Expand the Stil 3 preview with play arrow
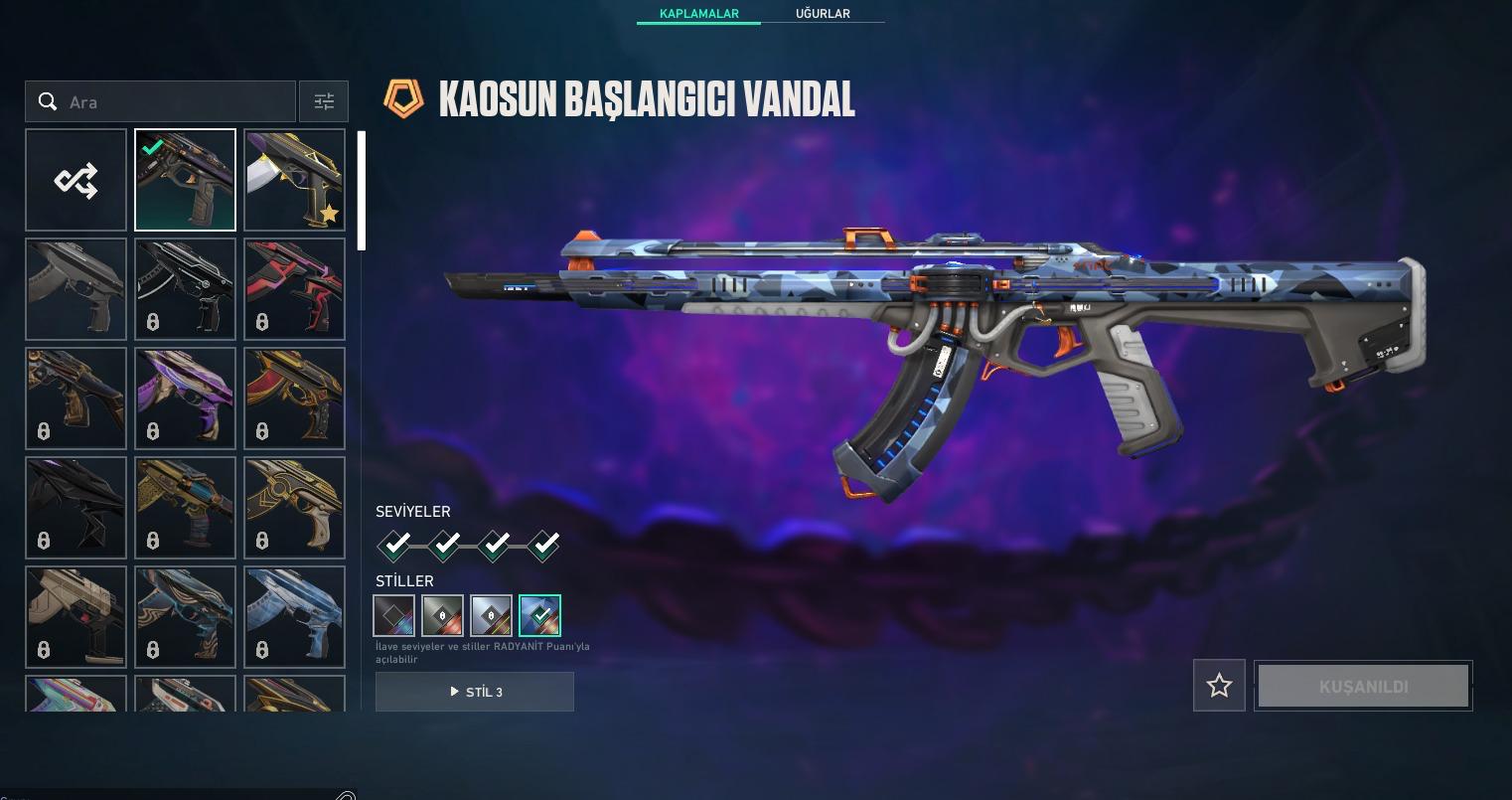The width and height of the screenshot is (1512, 800). (474, 691)
